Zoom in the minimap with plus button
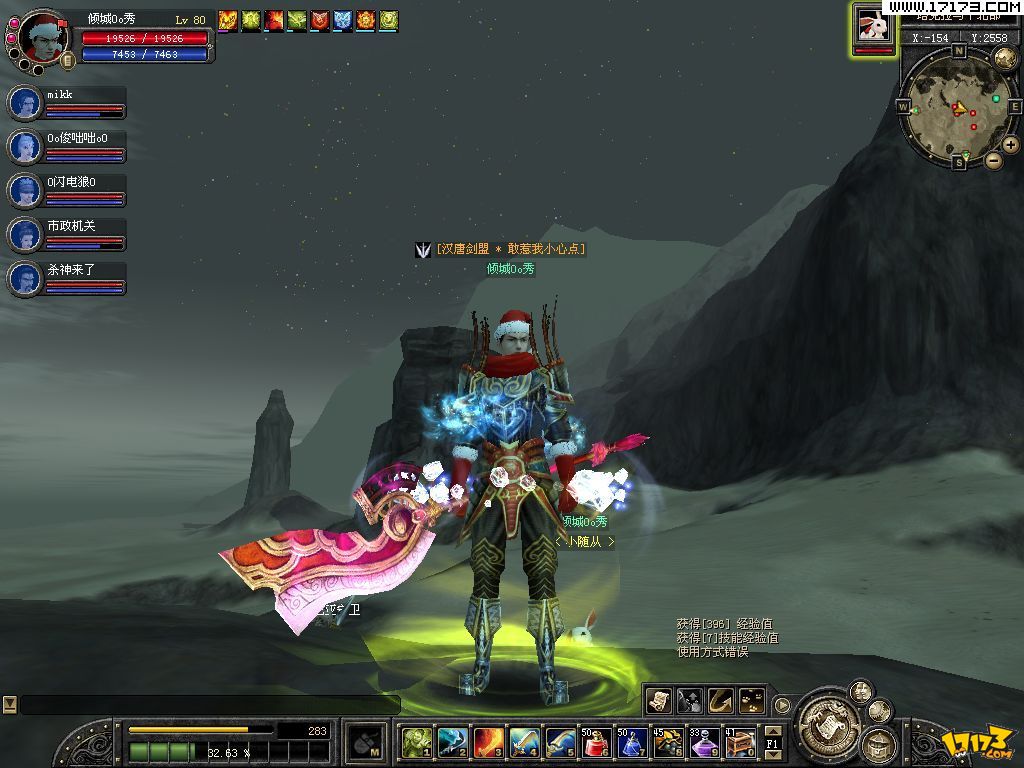Viewport: 1024px width, 768px height. pos(1011,145)
